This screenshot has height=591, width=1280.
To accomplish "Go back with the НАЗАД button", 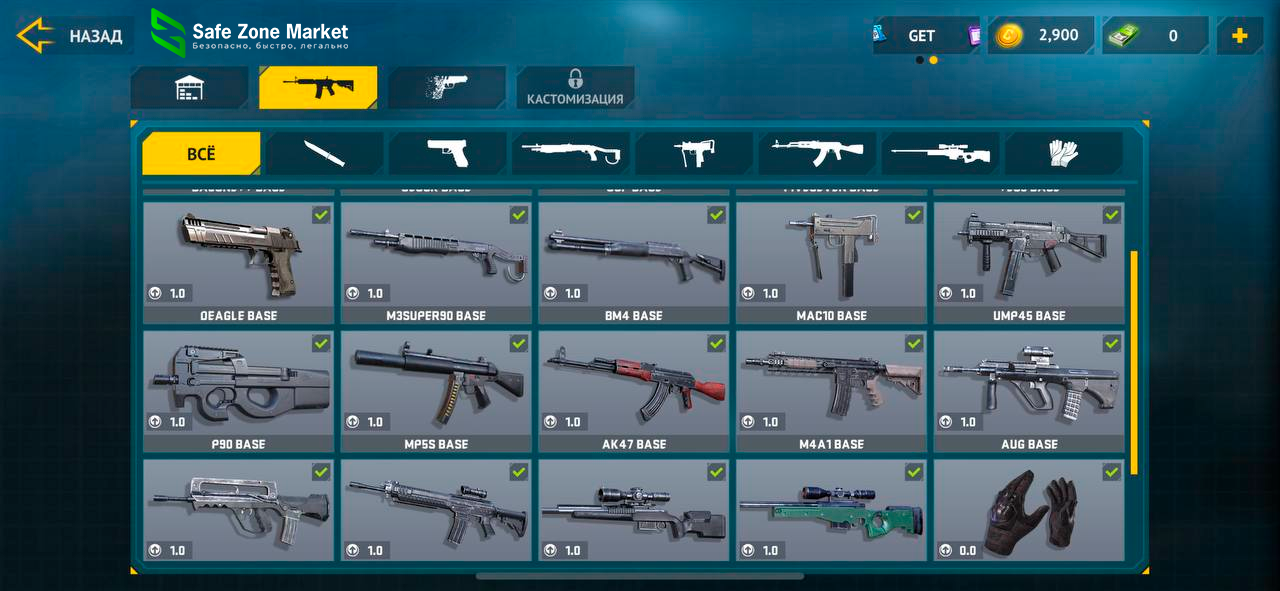I will click(x=70, y=37).
